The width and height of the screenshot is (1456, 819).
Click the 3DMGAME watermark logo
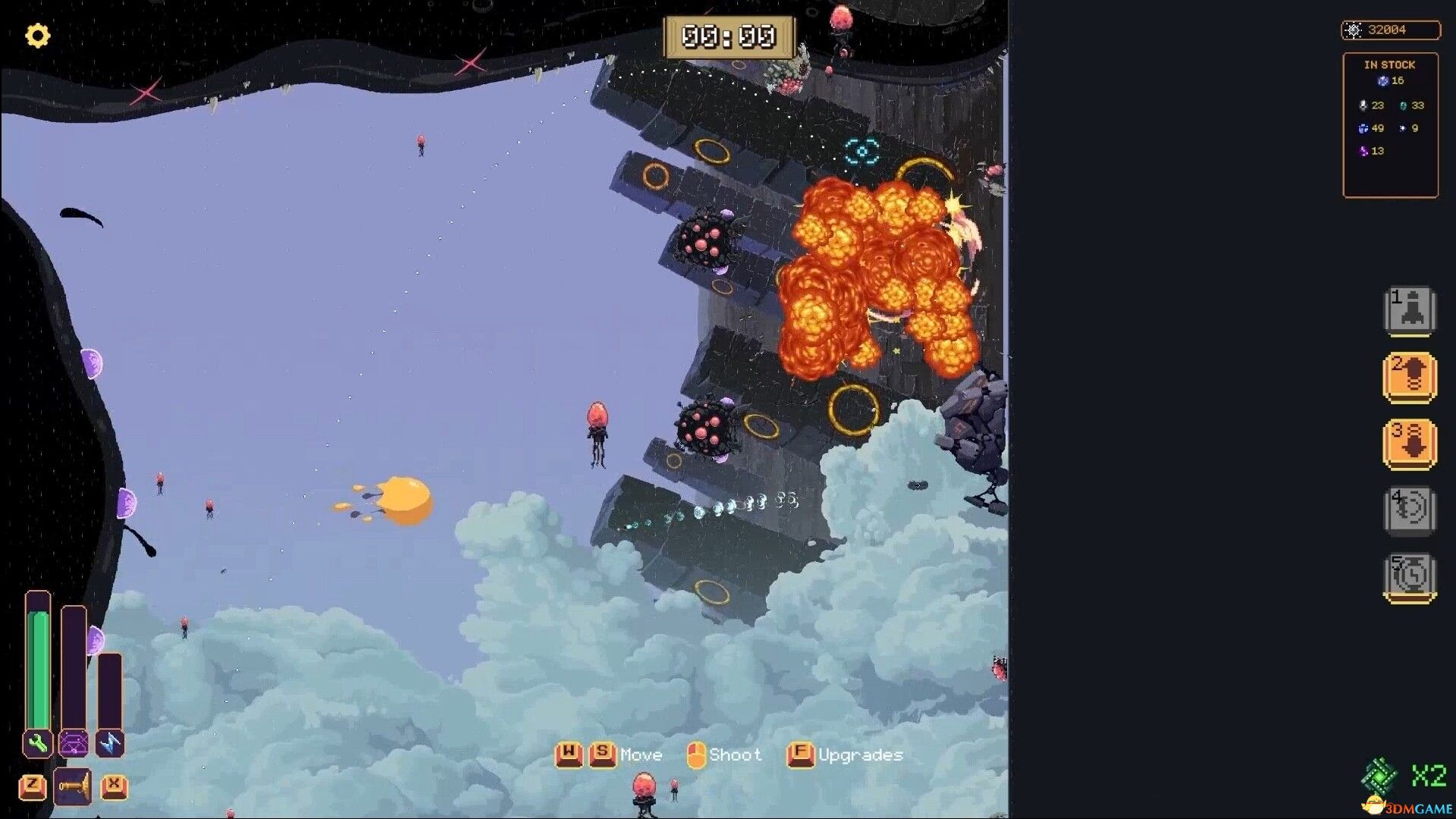(1418, 807)
